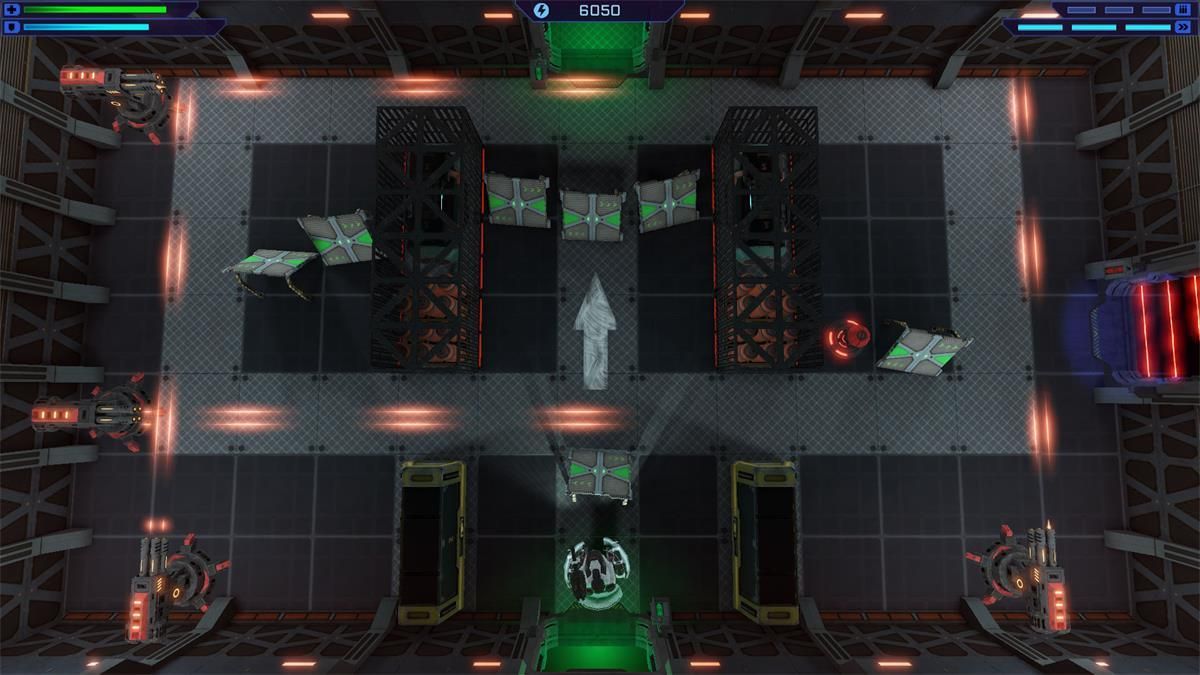This screenshot has height=675, width=1200.
Task: Click the shield icon beside the blue bar
Action: [x=12, y=27]
